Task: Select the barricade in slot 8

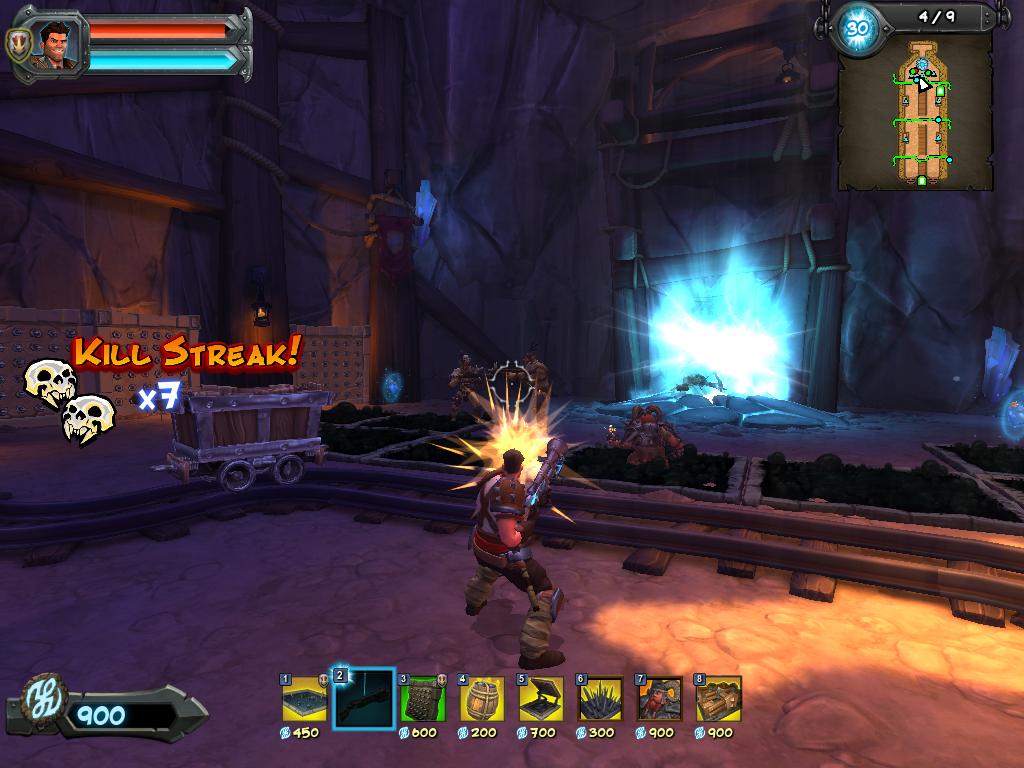Action: click(x=718, y=698)
